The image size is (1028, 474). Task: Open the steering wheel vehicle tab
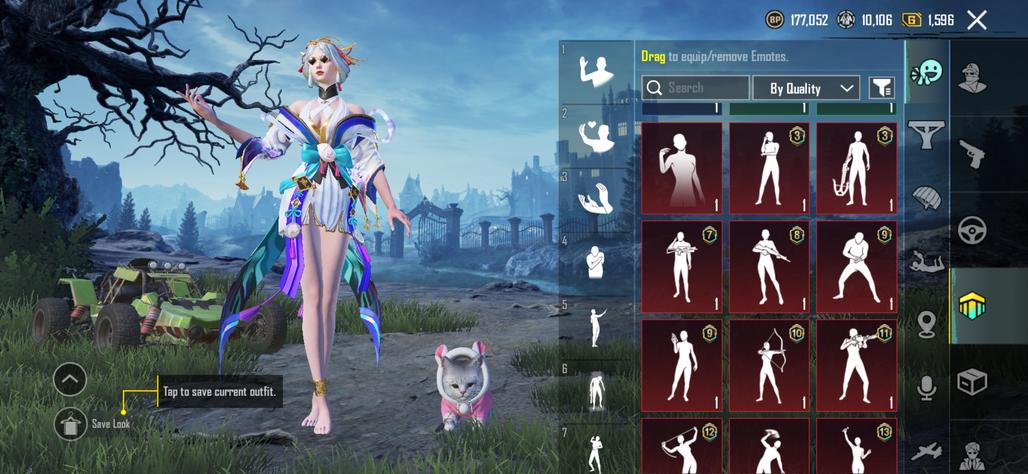coord(972,230)
